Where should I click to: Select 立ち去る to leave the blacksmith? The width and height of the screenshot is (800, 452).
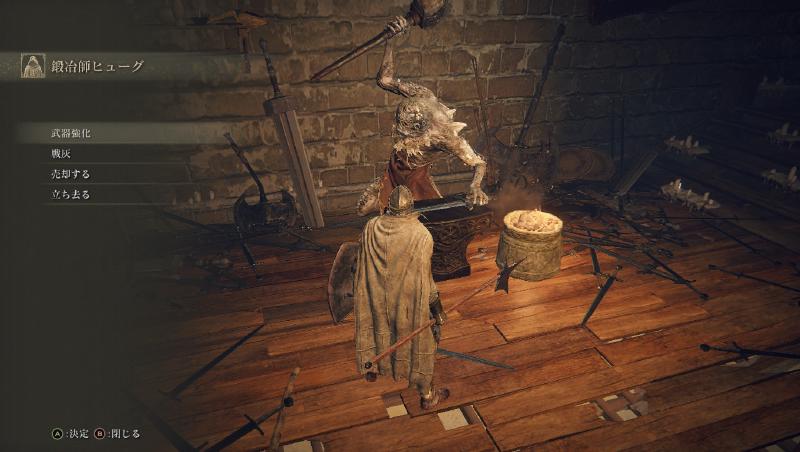[70, 195]
